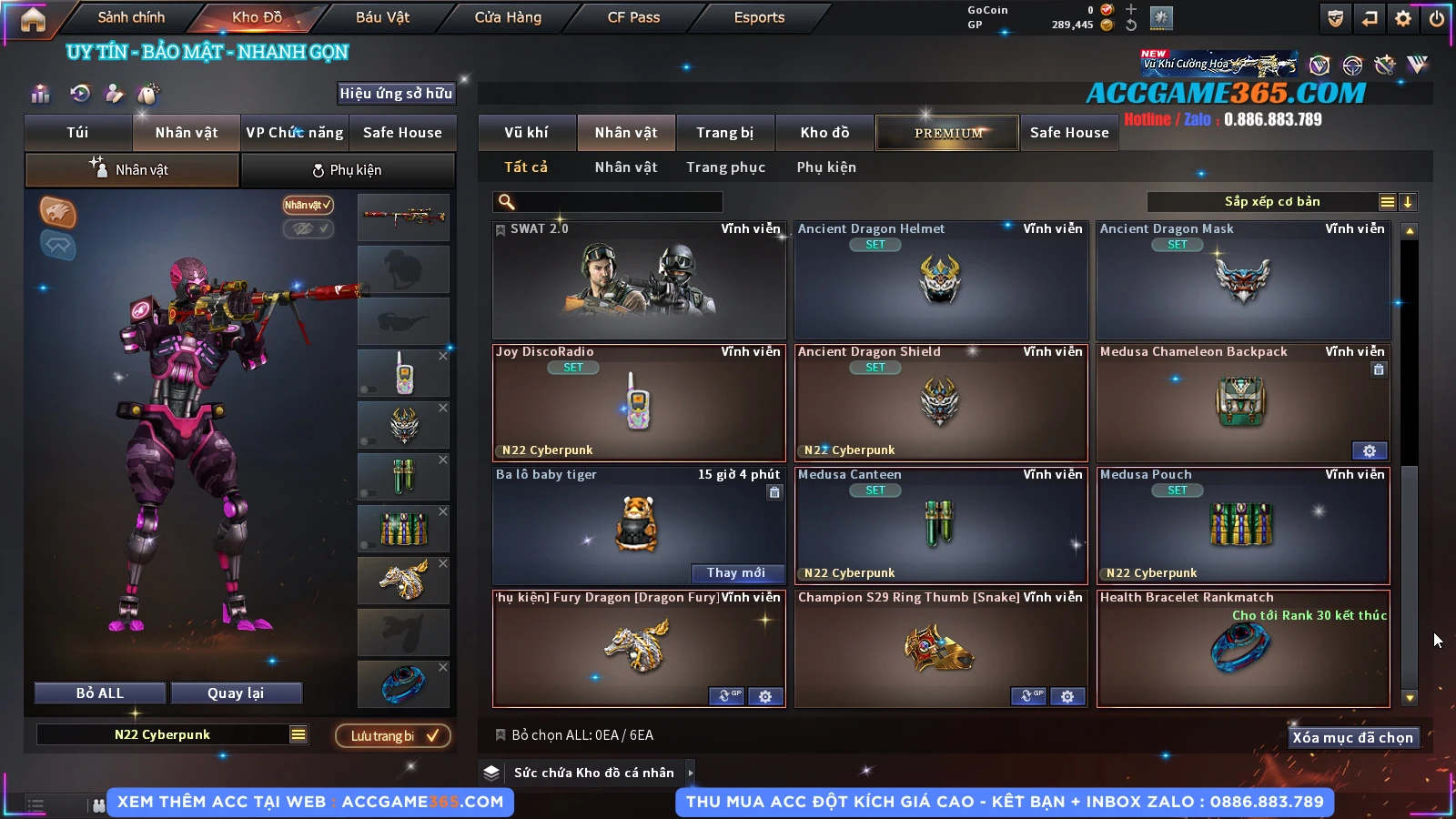This screenshot has height=819, width=1456.
Task: Open the settings gear icon
Action: coord(1403,18)
